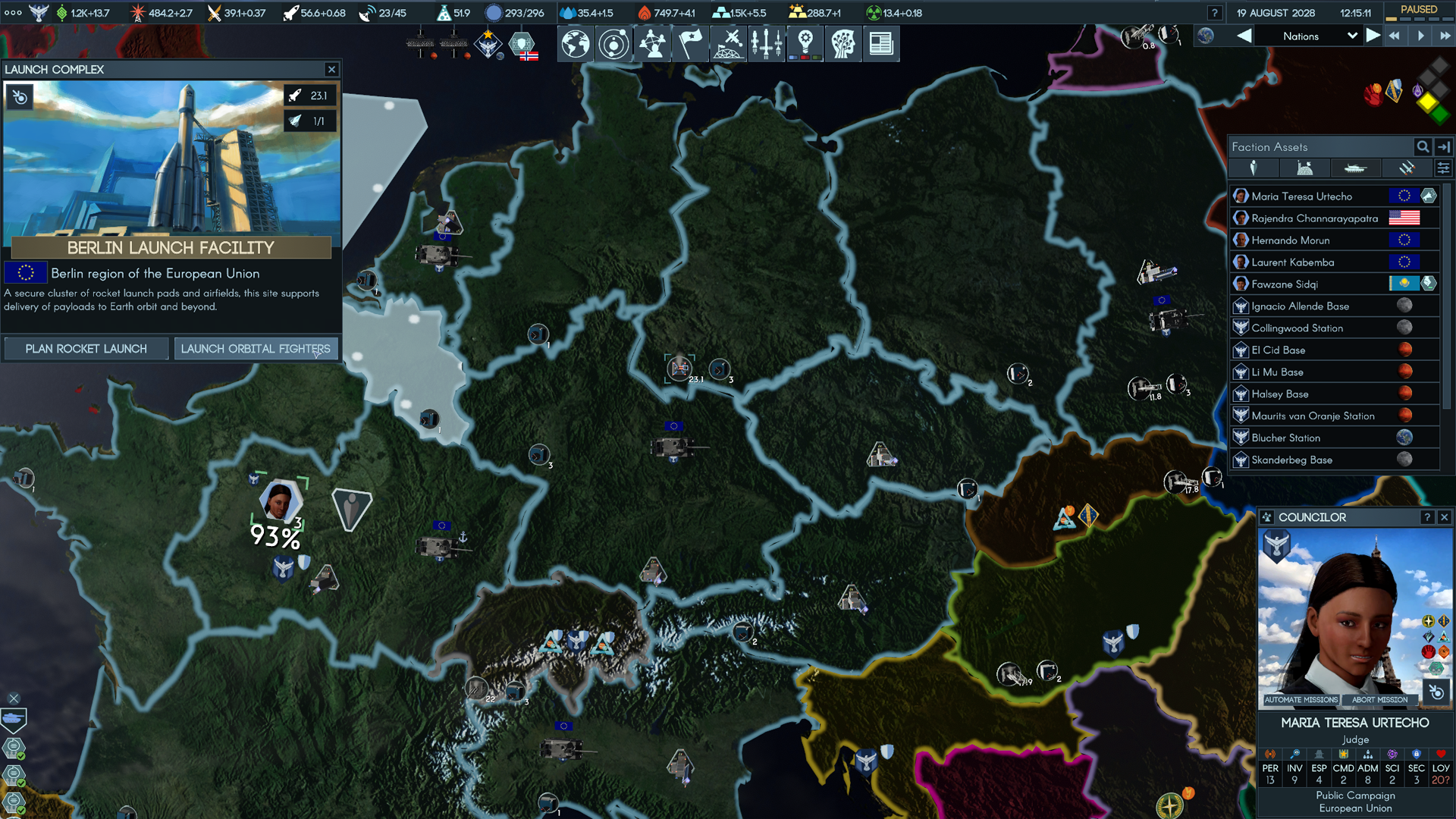Select Ignacio Allende Base in list
This screenshot has height=819, width=1456.
[x=1300, y=306]
